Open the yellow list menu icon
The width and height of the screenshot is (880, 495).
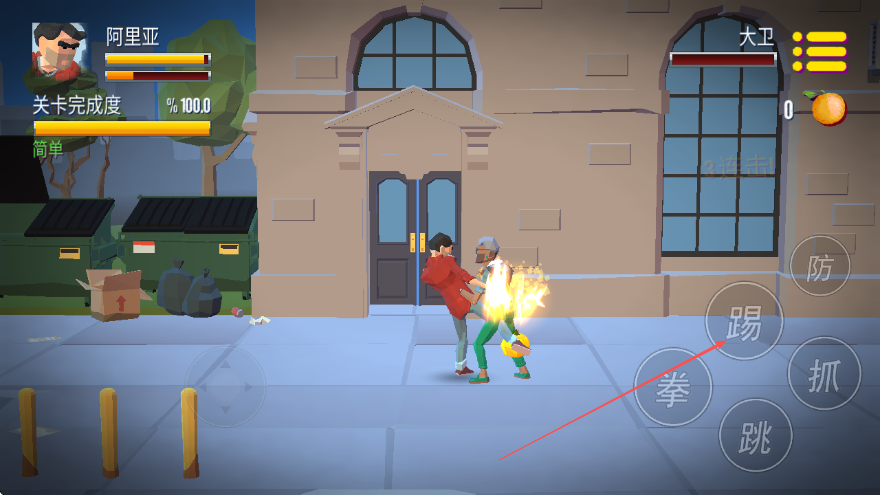click(x=820, y=51)
